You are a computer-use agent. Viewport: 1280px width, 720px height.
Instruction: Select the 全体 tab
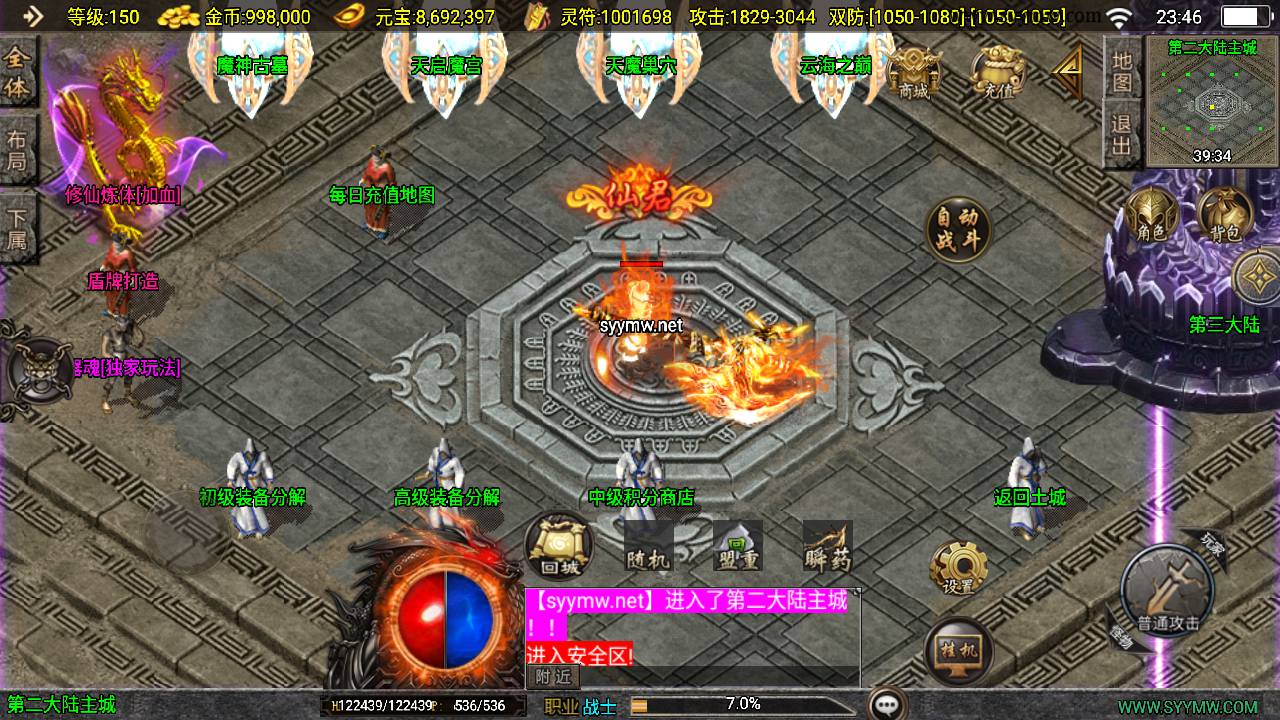(17, 73)
